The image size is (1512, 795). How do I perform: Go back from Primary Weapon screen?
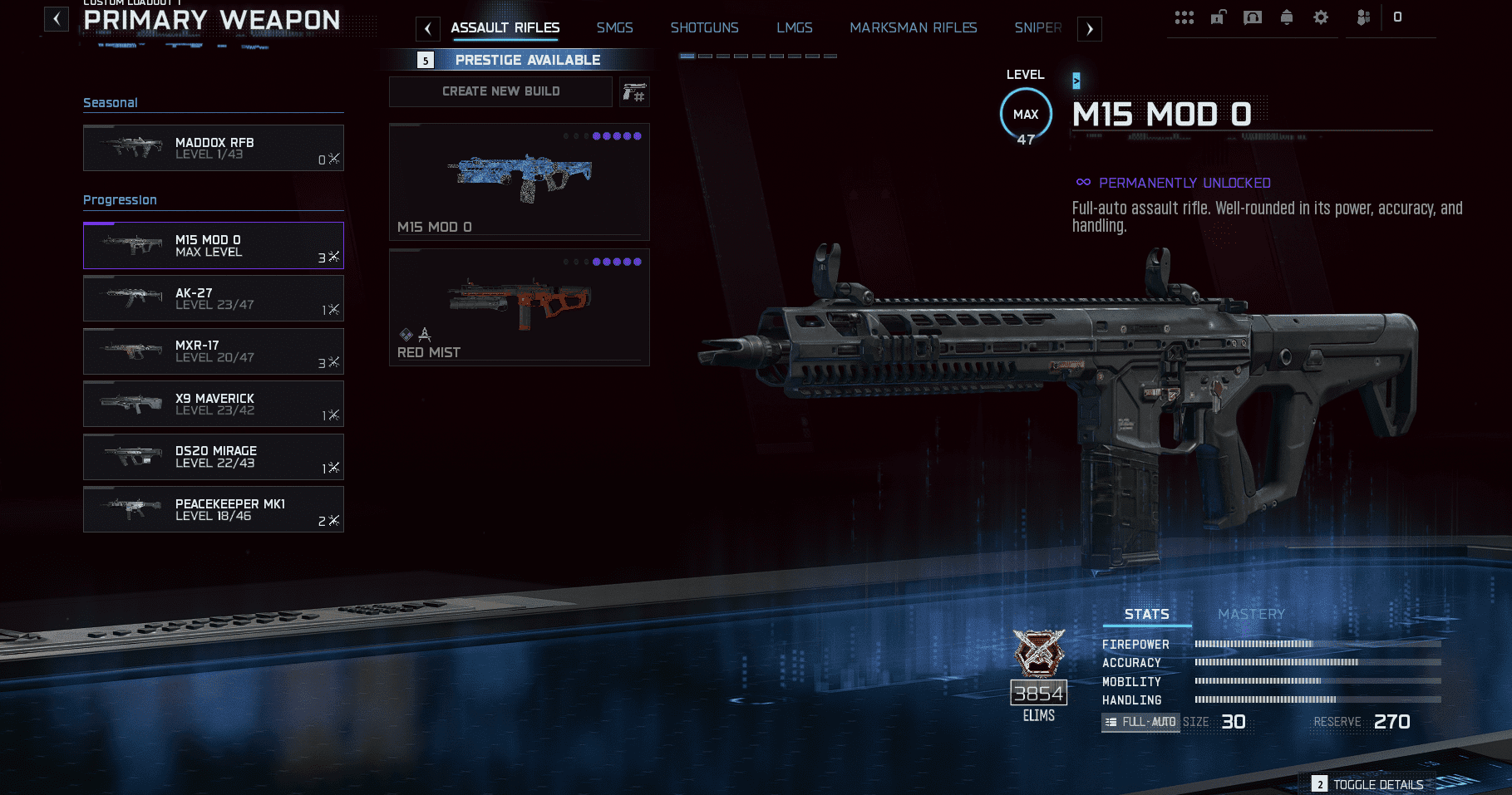tap(56, 19)
